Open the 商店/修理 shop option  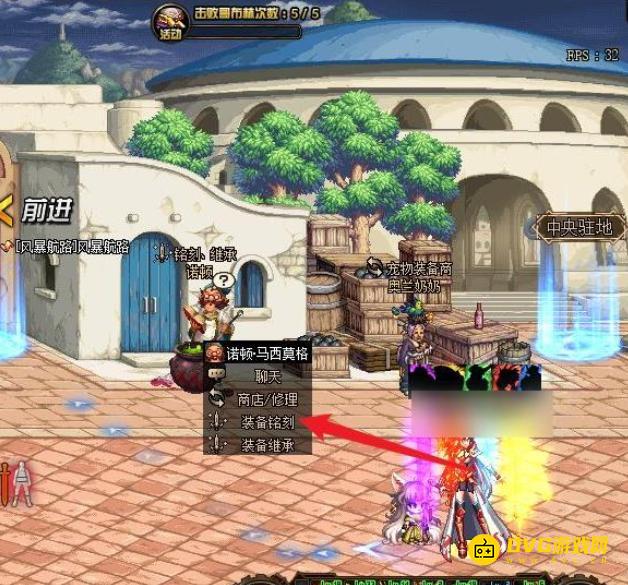click(x=266, y=398)
